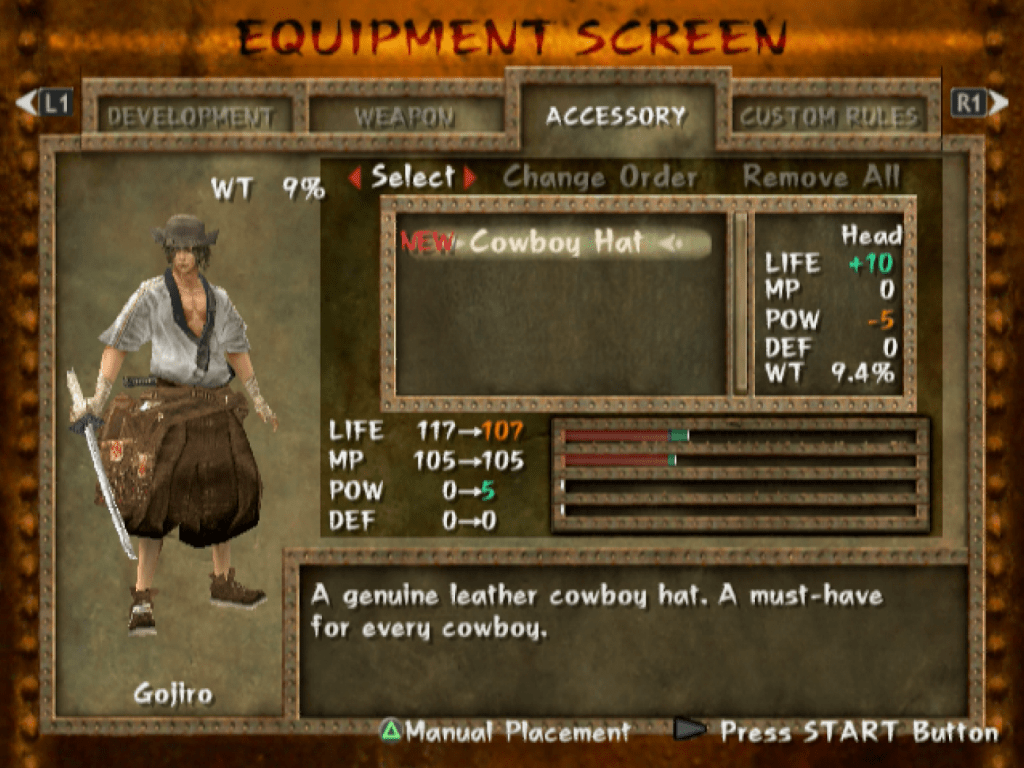Select the Cowboy Hat accessory entry
Viewport: 1024px width, 768px height.
click(x=555, y=242)
